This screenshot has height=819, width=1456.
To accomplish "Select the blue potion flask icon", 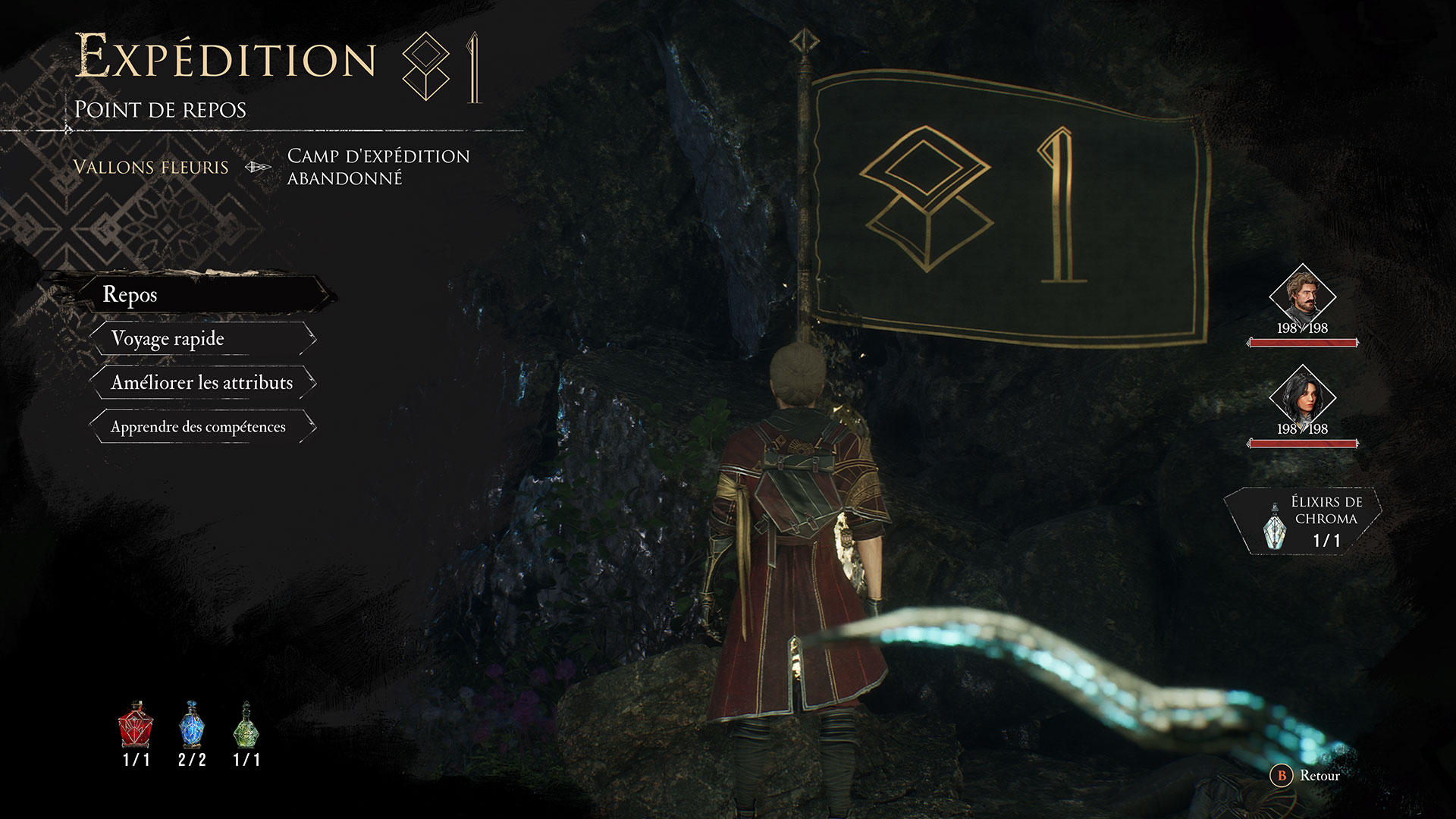I will (x=192, y=725).
